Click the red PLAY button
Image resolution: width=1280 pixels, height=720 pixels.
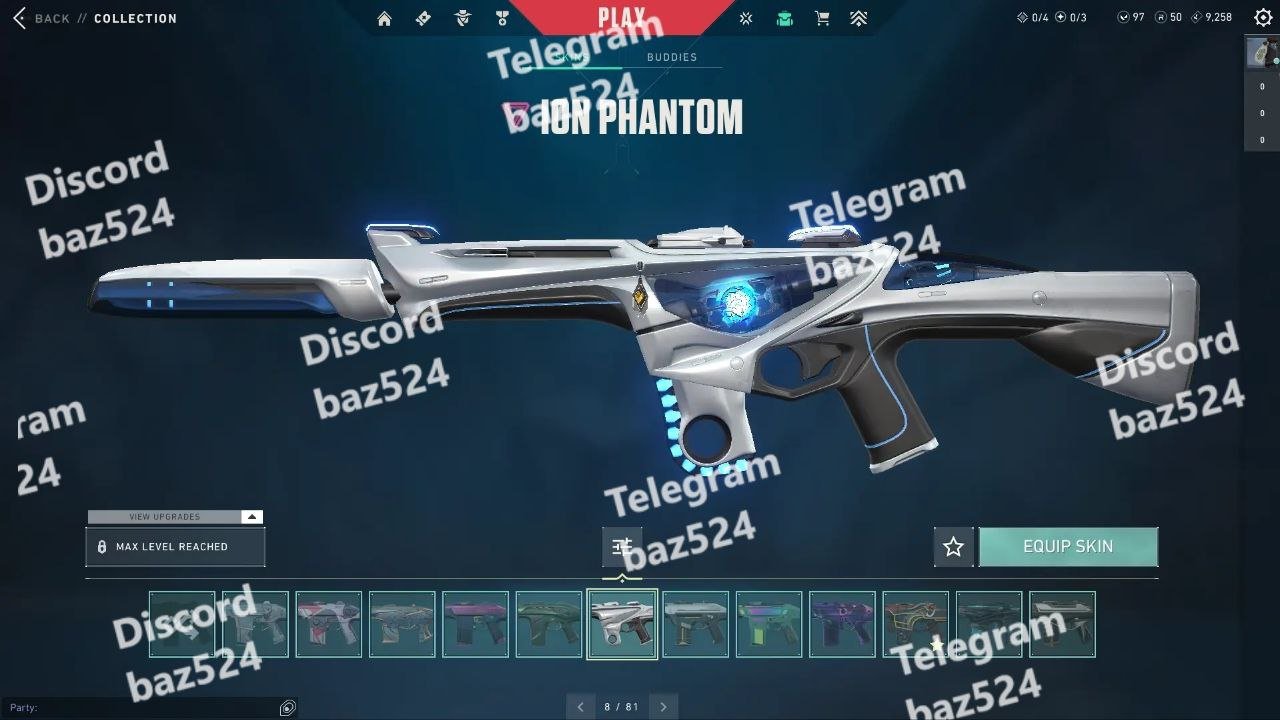[621, 17]
